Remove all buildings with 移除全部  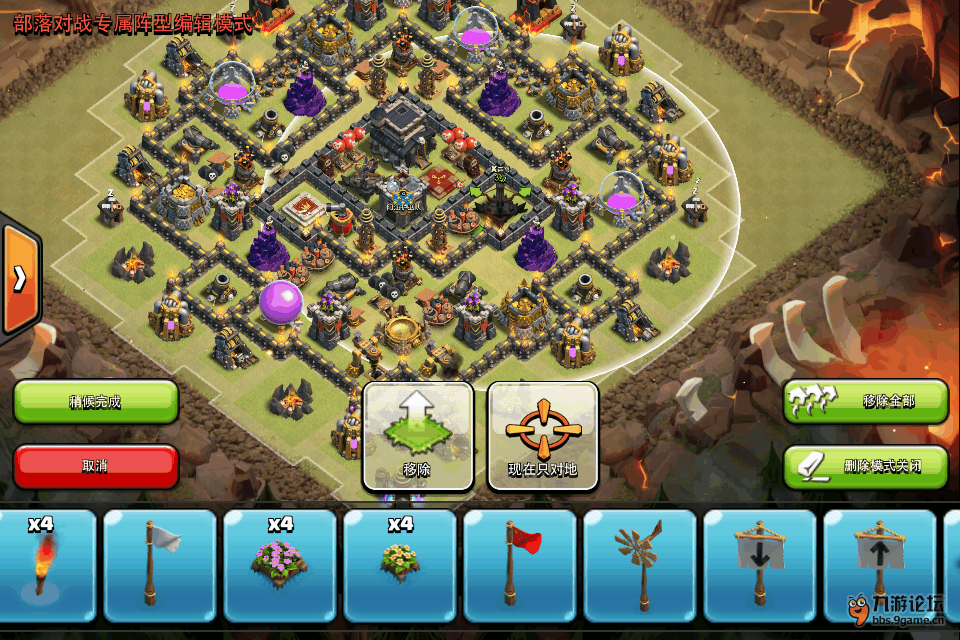[x=866, y=402]
